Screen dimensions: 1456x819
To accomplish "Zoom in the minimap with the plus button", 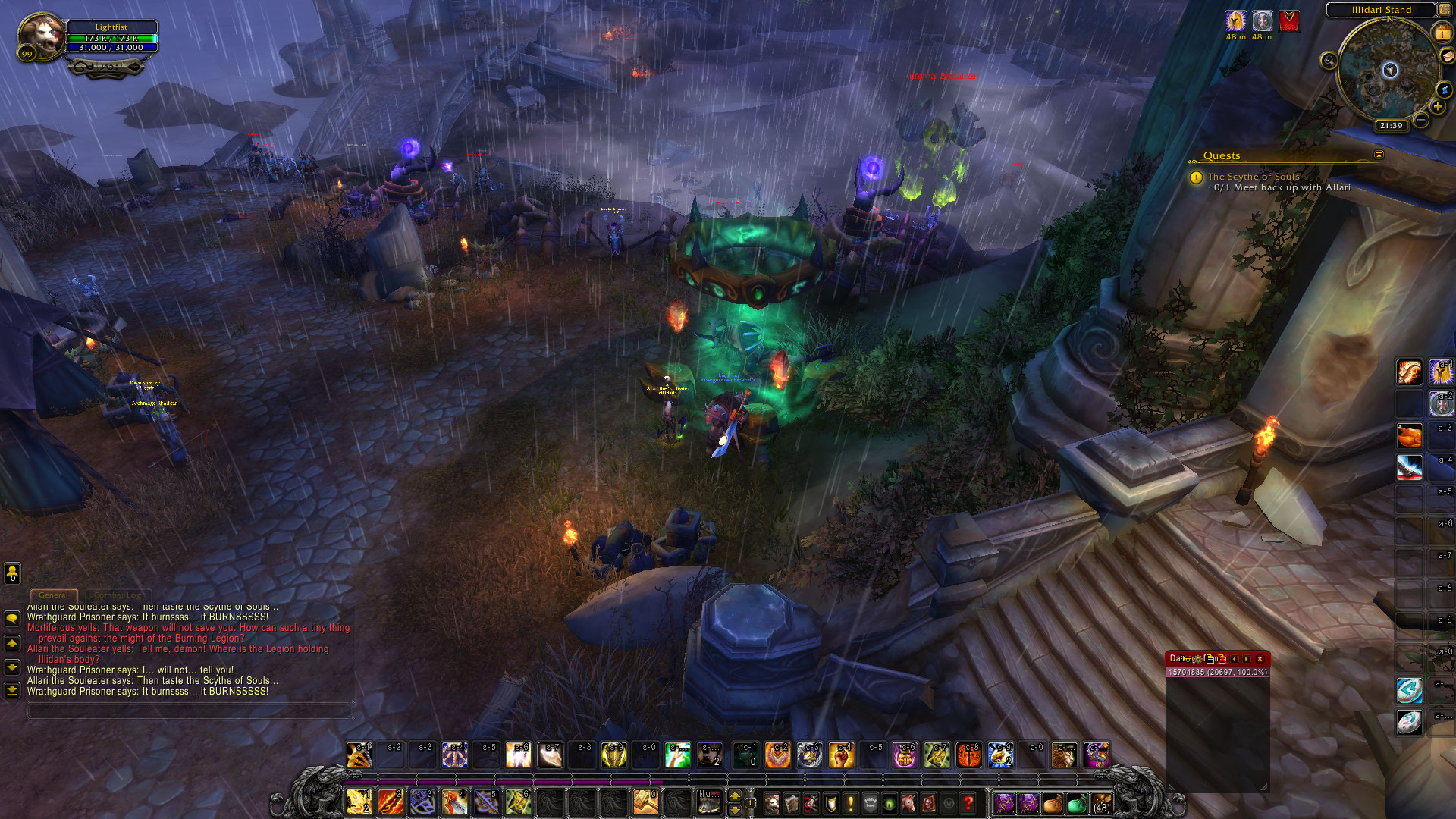I will pos(1438,107).
